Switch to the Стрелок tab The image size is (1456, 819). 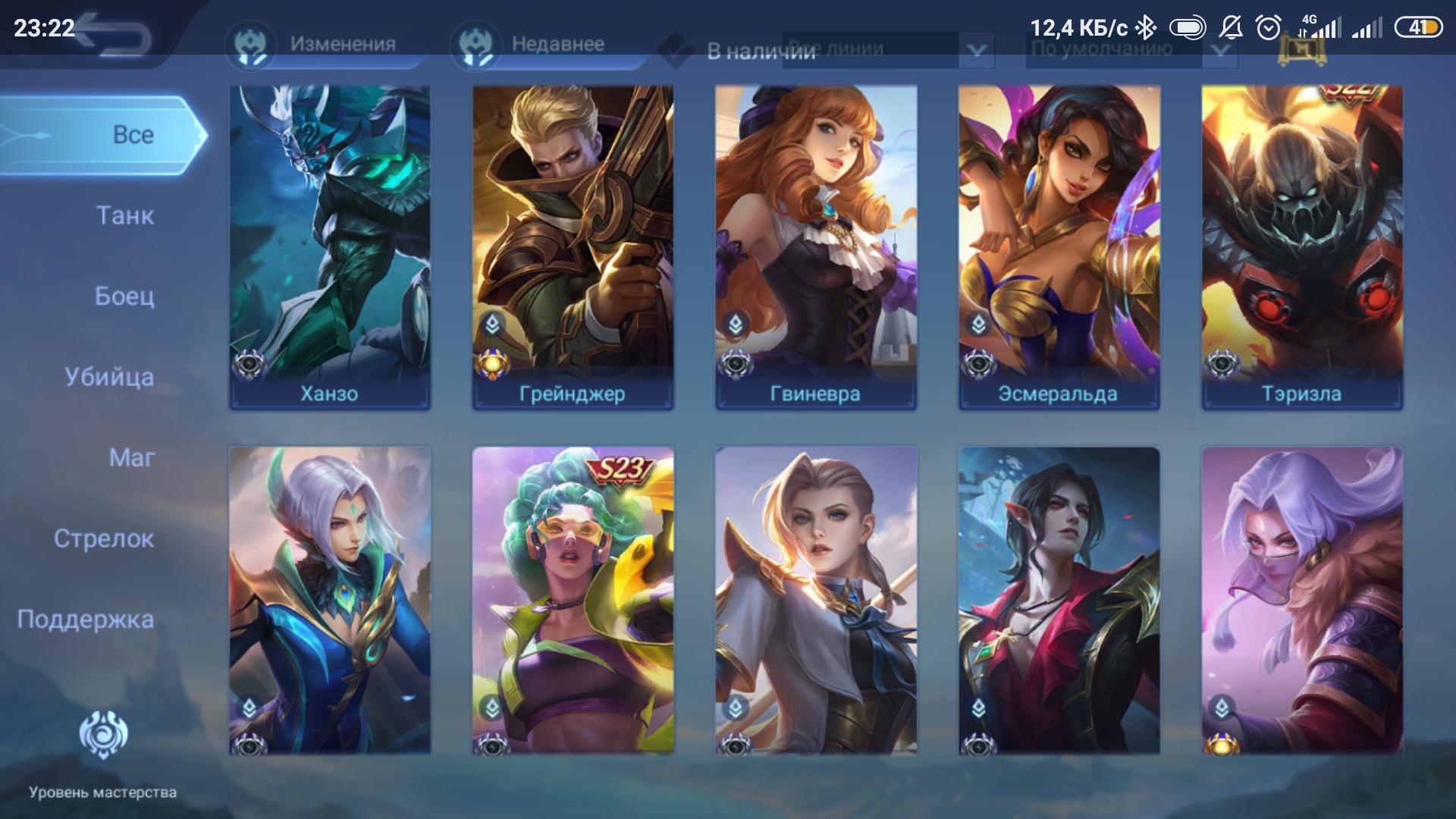pyautogui.click(x=104, y=538)
